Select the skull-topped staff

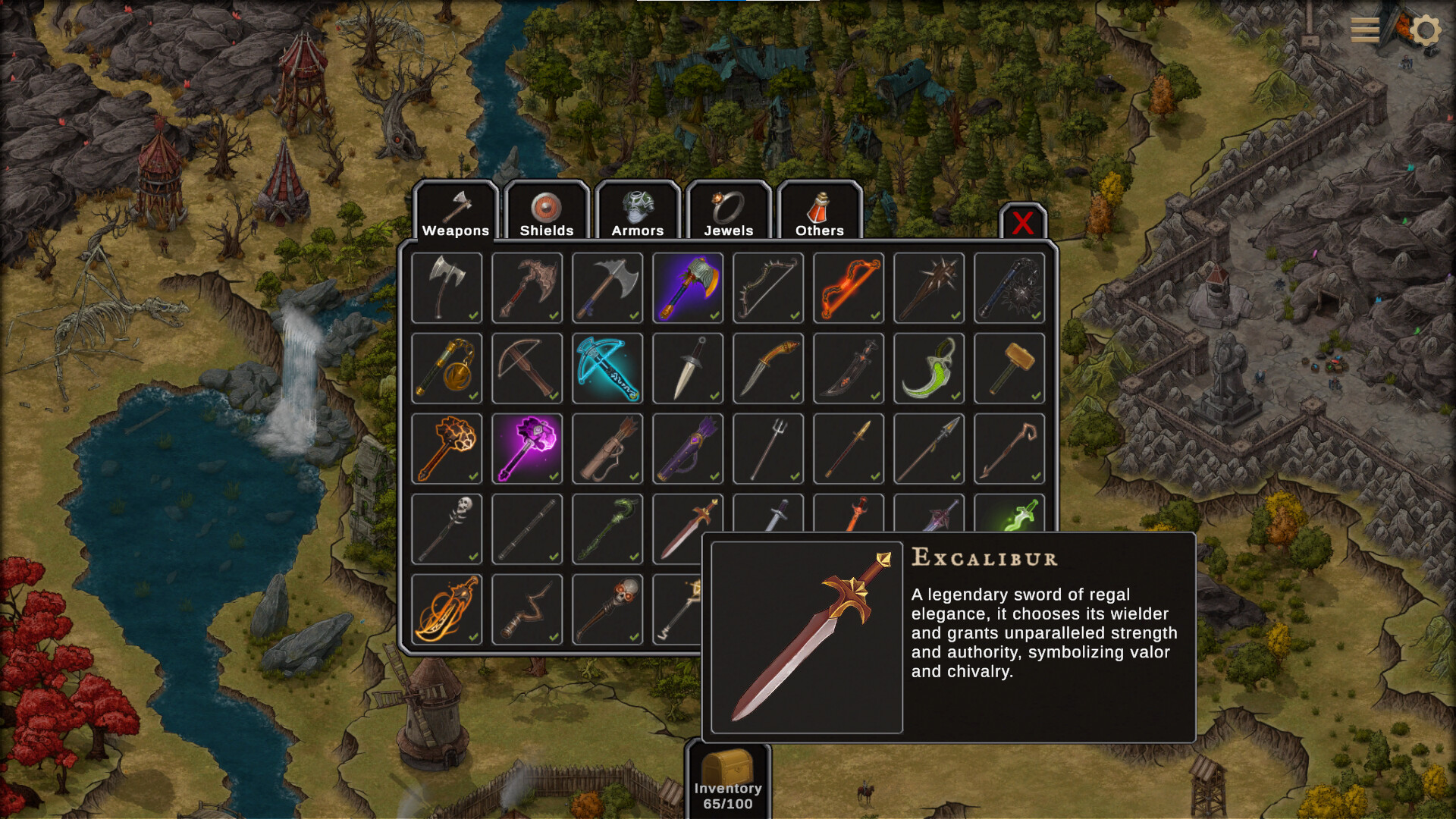[x=447, y=529]
